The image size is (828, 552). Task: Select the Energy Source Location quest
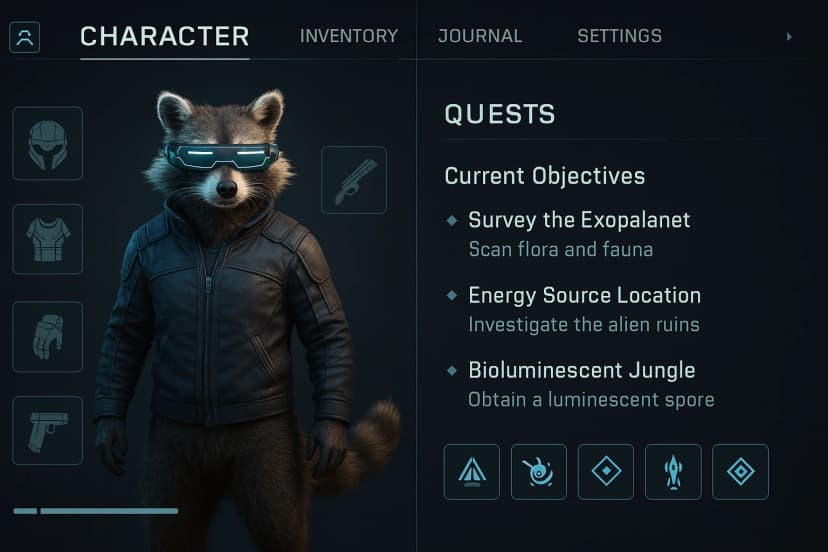(x=584, y=296)
